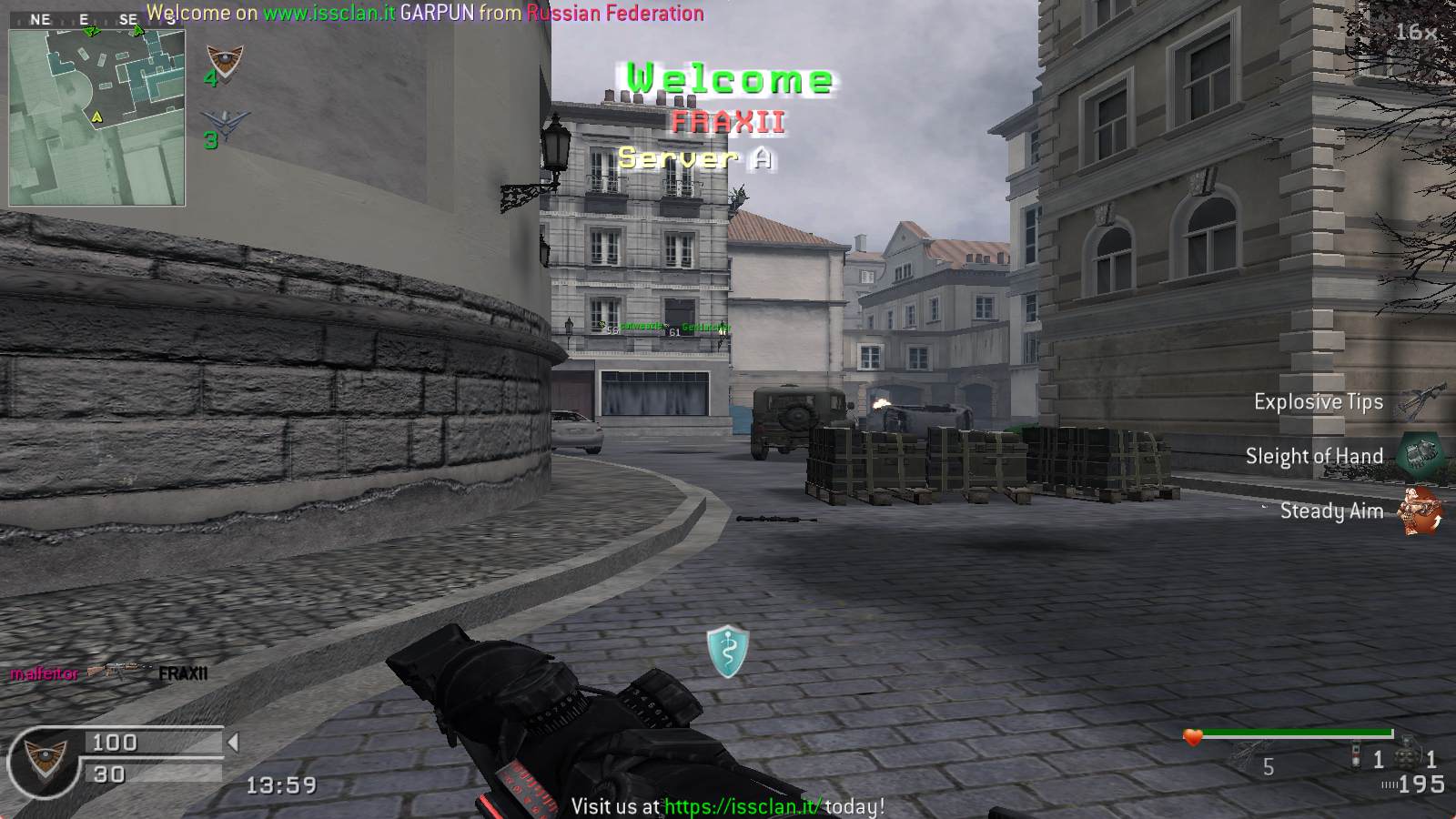Click the red heart health icon
This screenshot has height=819, width=1456.
click(1192, 737)
